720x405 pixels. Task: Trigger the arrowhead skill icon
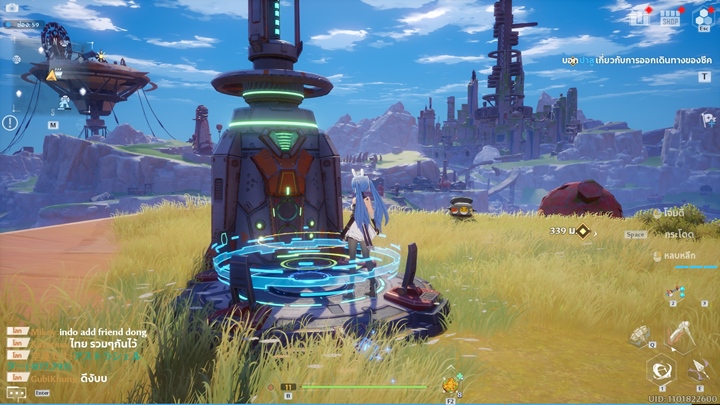(699, 372)
